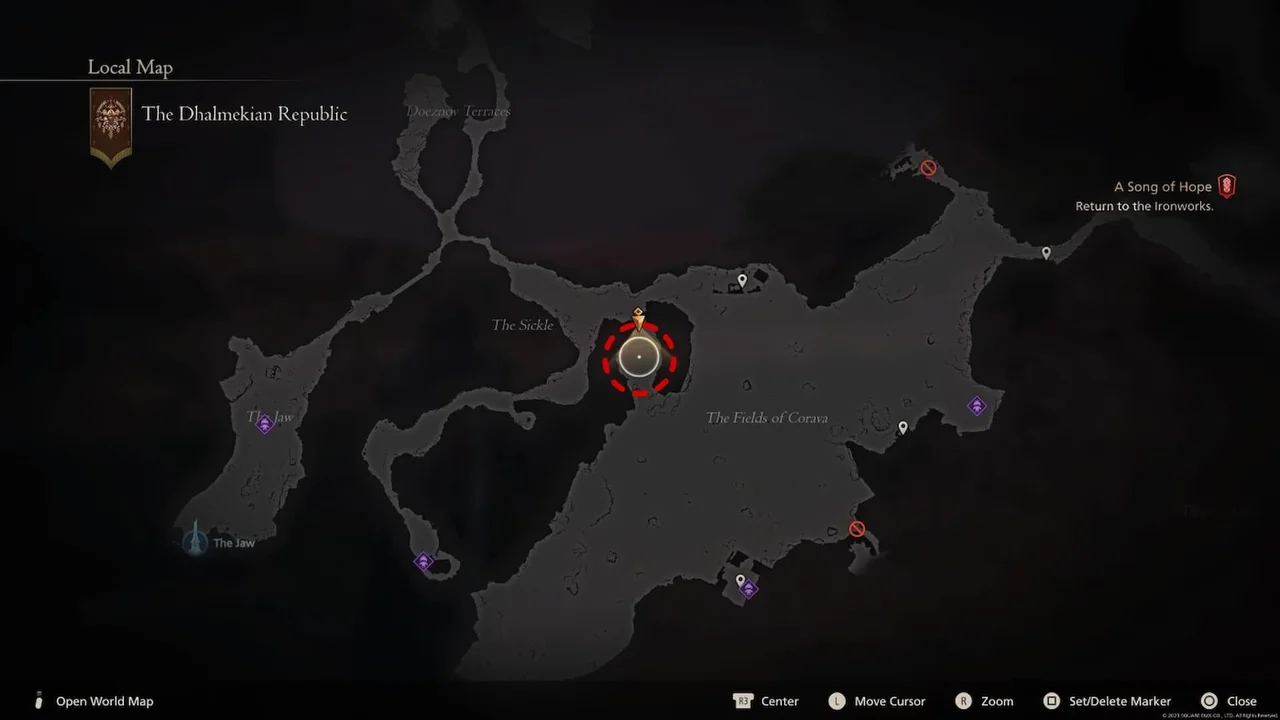The height and width of the screenshot is (720, 1280).
Task: Click the white pin on the far northeast coast
Action: click(x=1046, y=253)
